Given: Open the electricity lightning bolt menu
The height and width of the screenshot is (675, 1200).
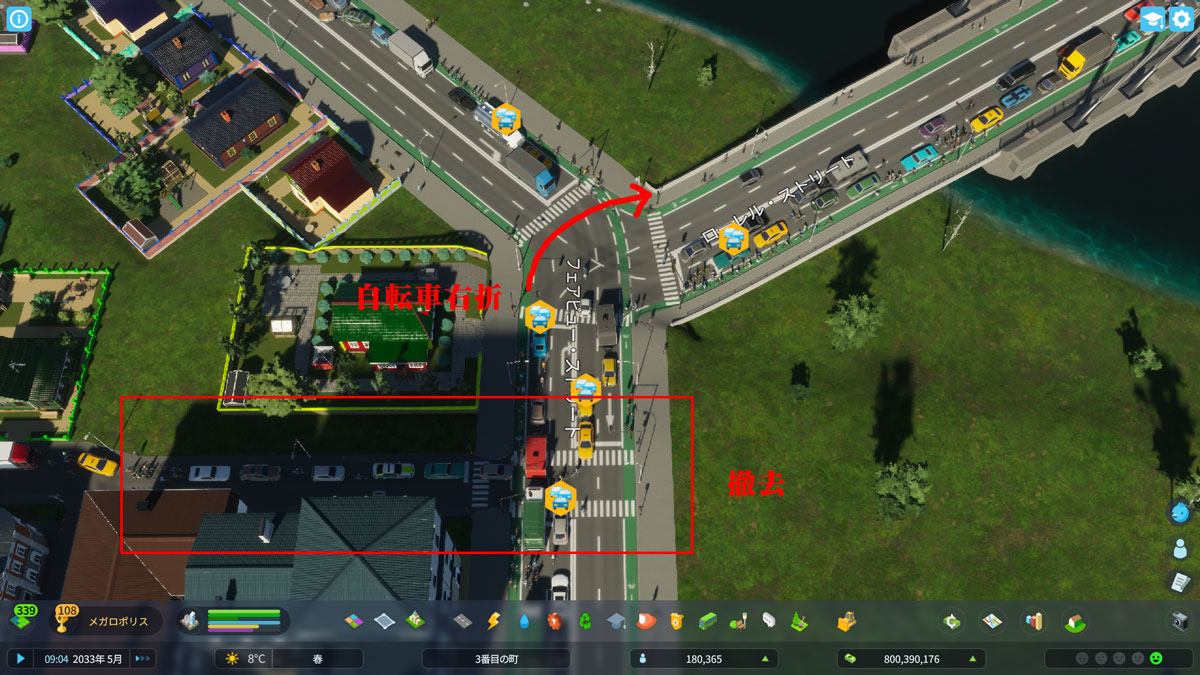Looking at the screenshot, I should 493,621.
